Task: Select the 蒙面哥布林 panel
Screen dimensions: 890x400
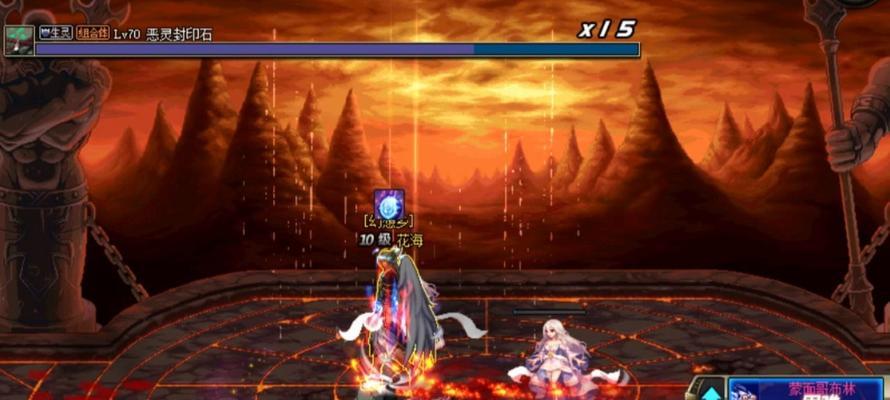Action: coord(807,388)
